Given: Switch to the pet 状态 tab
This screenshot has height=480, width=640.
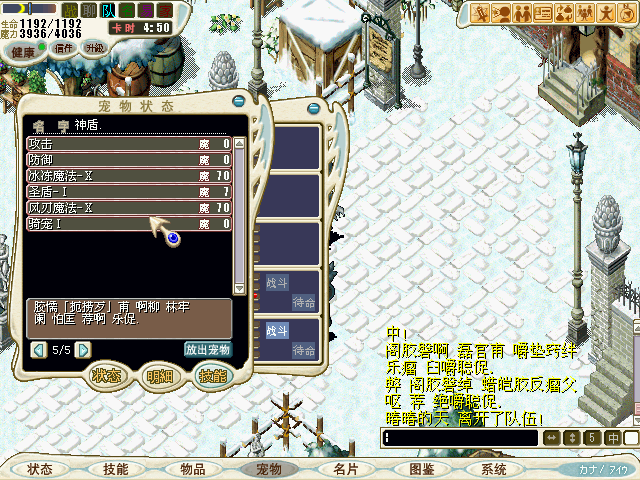Looking at the screenshot, I should (x=106, y=376).
